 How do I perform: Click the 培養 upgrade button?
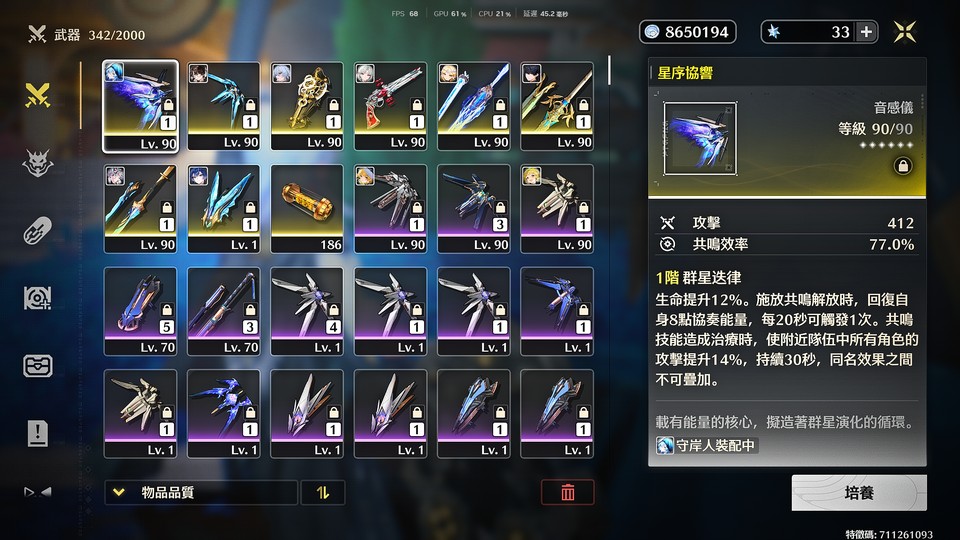[x=859, y=493]
